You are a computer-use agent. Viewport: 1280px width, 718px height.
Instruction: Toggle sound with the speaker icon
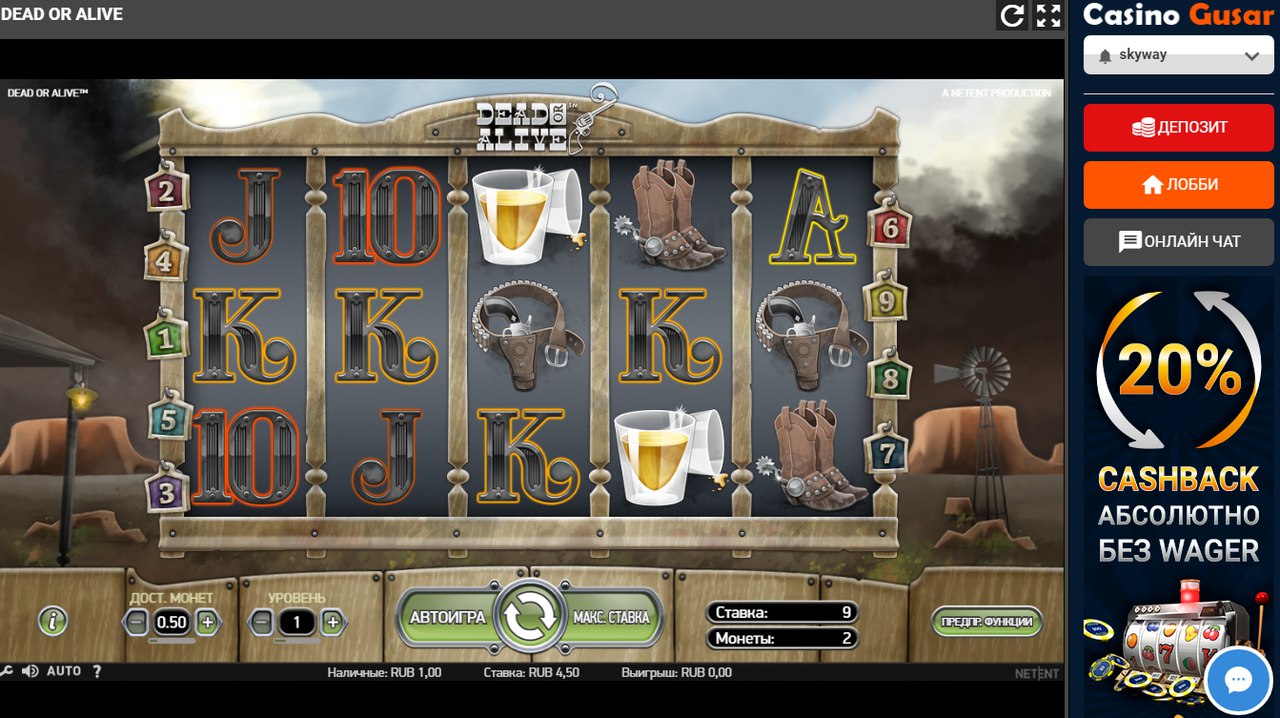(x=30, y=672)
